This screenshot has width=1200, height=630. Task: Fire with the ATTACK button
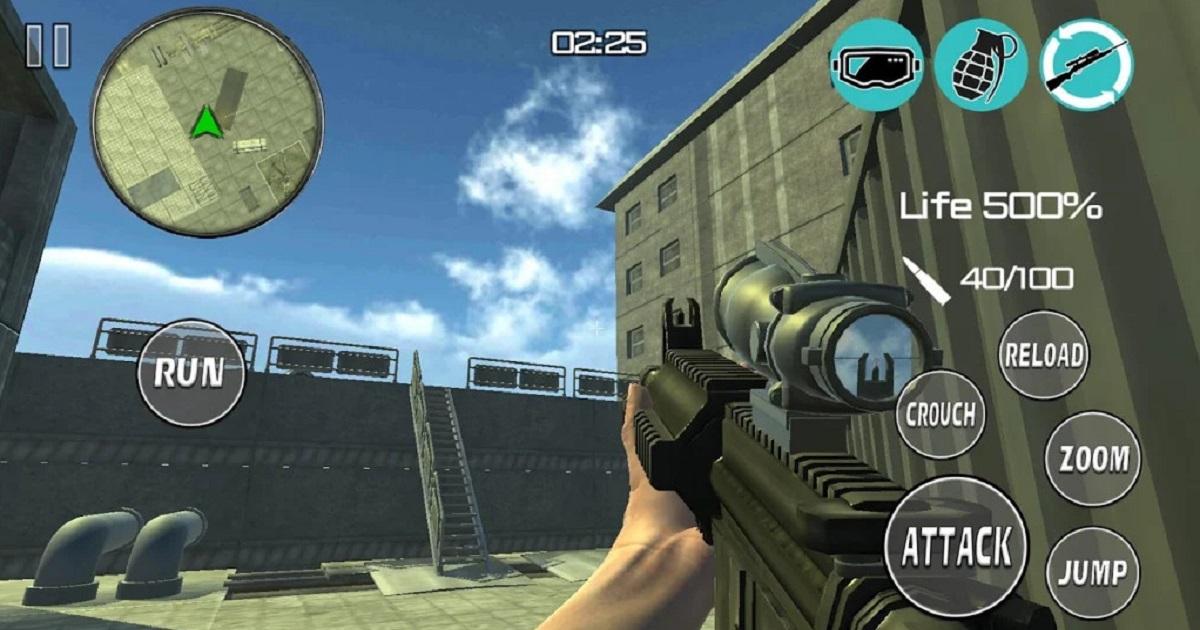tap(957, 545)
